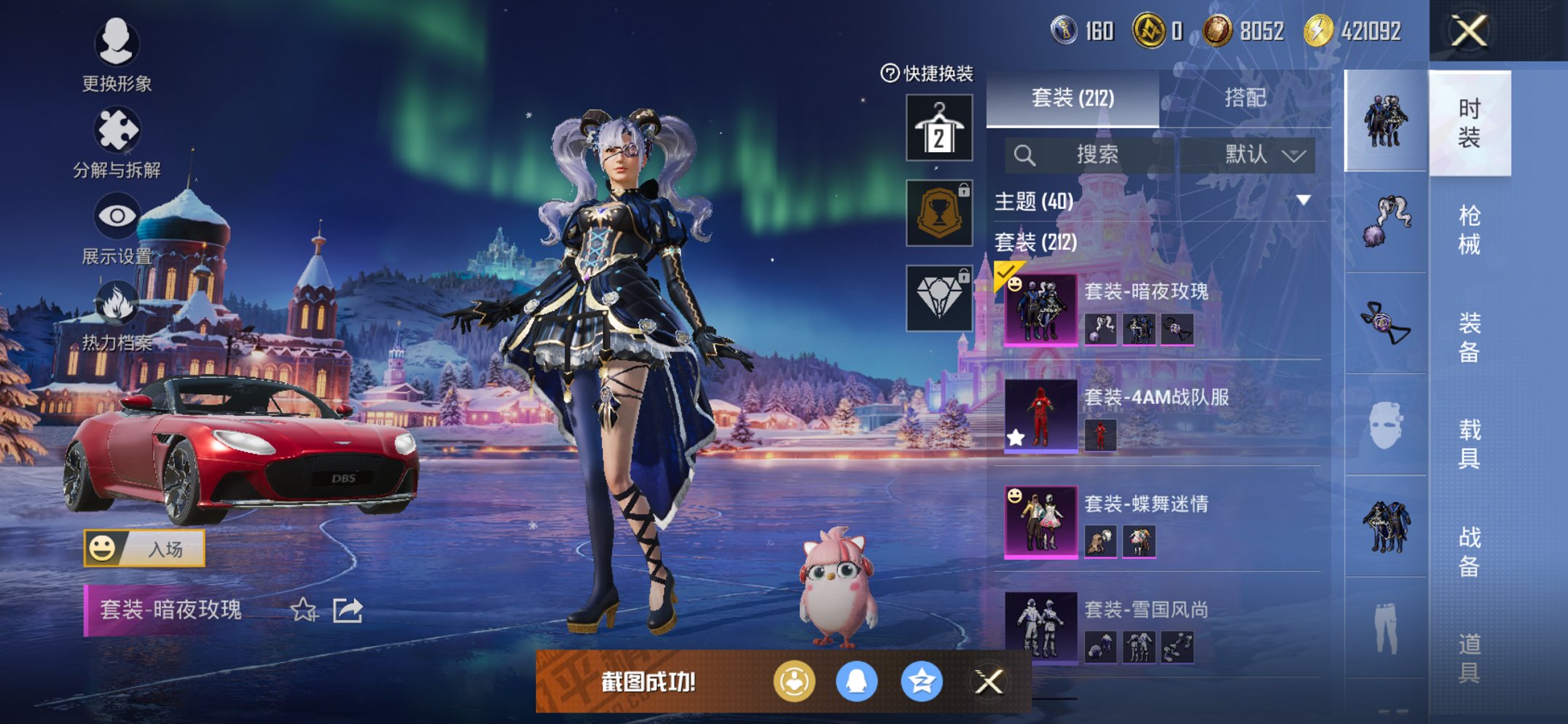Open 分解与拆解 dismantle menu
This screenshot has width=1568, height=724.
117,142
